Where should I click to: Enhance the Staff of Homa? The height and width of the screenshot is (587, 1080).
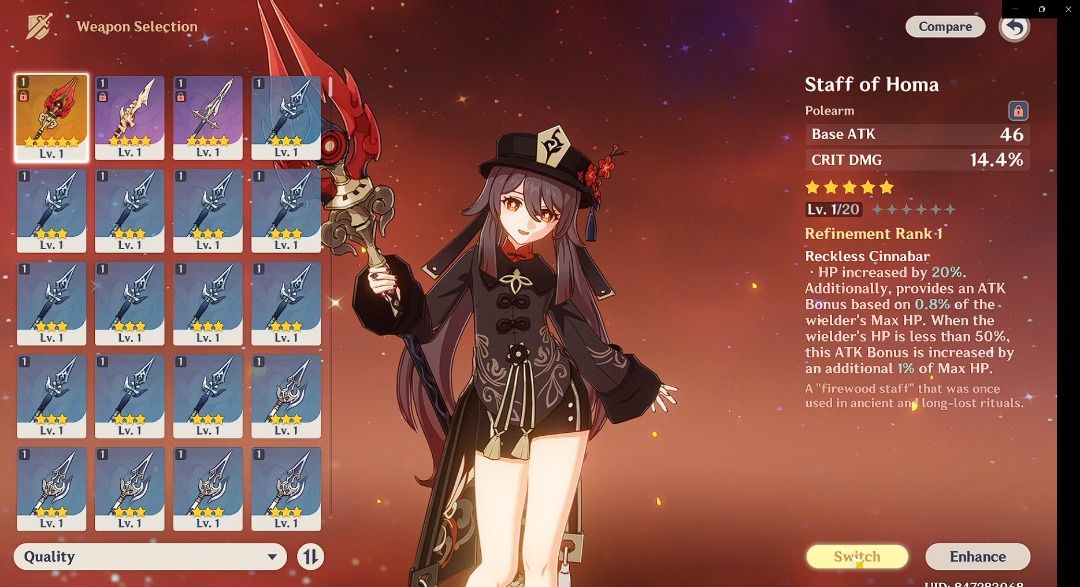tap(977, 557)
